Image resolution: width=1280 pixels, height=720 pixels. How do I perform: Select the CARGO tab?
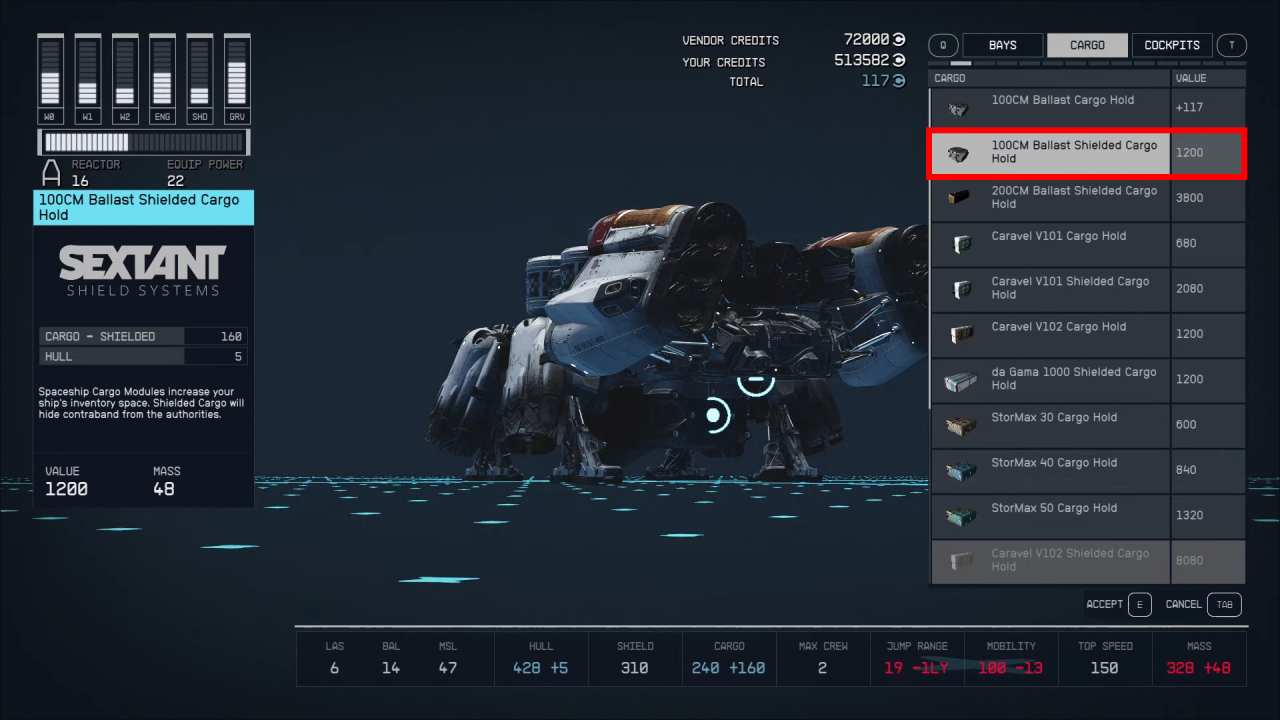click(x=1087, y=45)
